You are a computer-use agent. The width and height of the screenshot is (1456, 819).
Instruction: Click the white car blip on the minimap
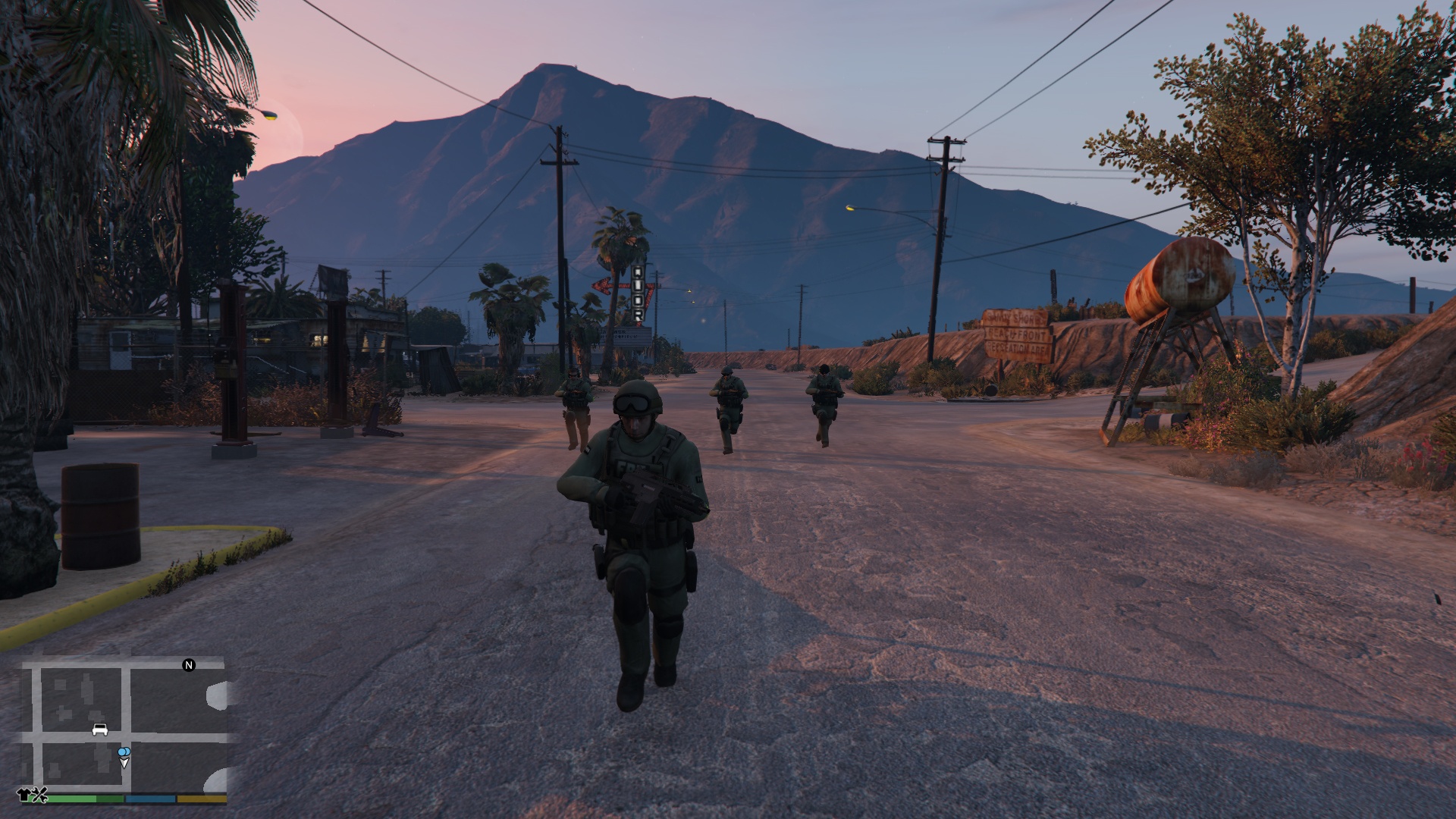pyautogui.click(x=99, y=730)
